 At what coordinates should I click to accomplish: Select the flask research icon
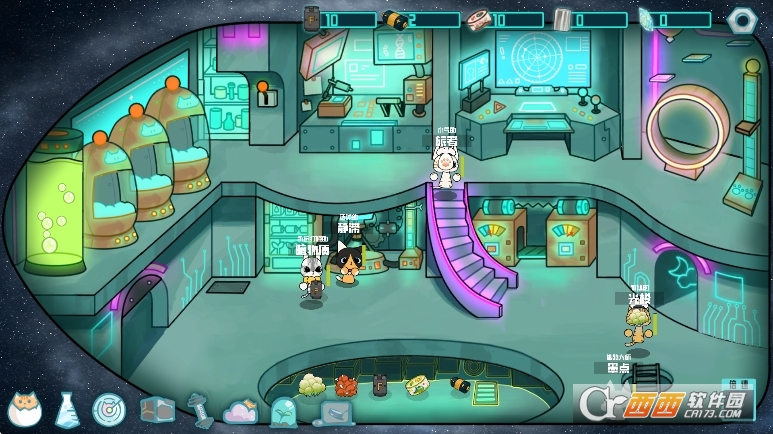coord(68,407)
